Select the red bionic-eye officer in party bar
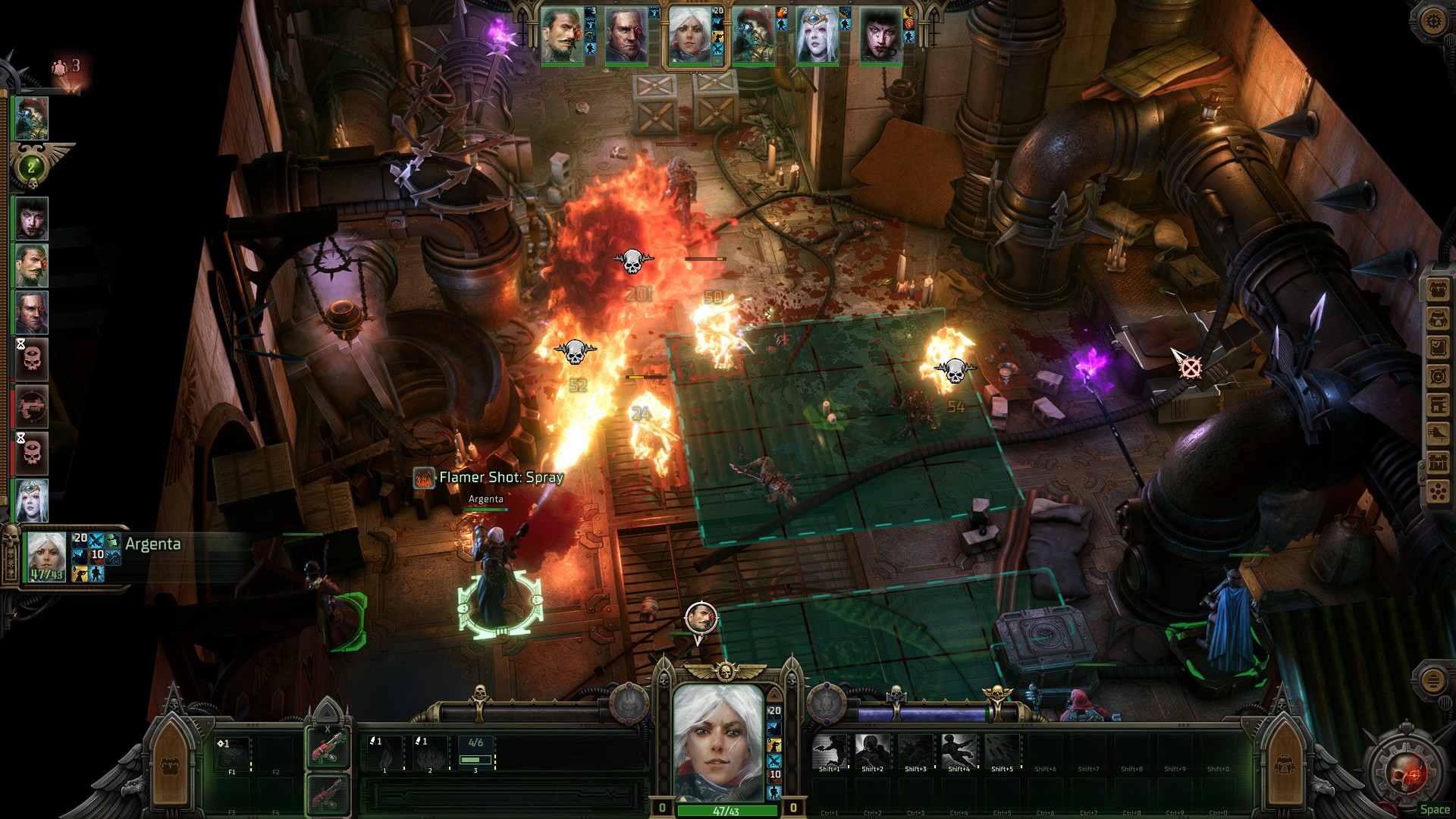This screenshot has height=819, width=1456. [x=626, y=36]
